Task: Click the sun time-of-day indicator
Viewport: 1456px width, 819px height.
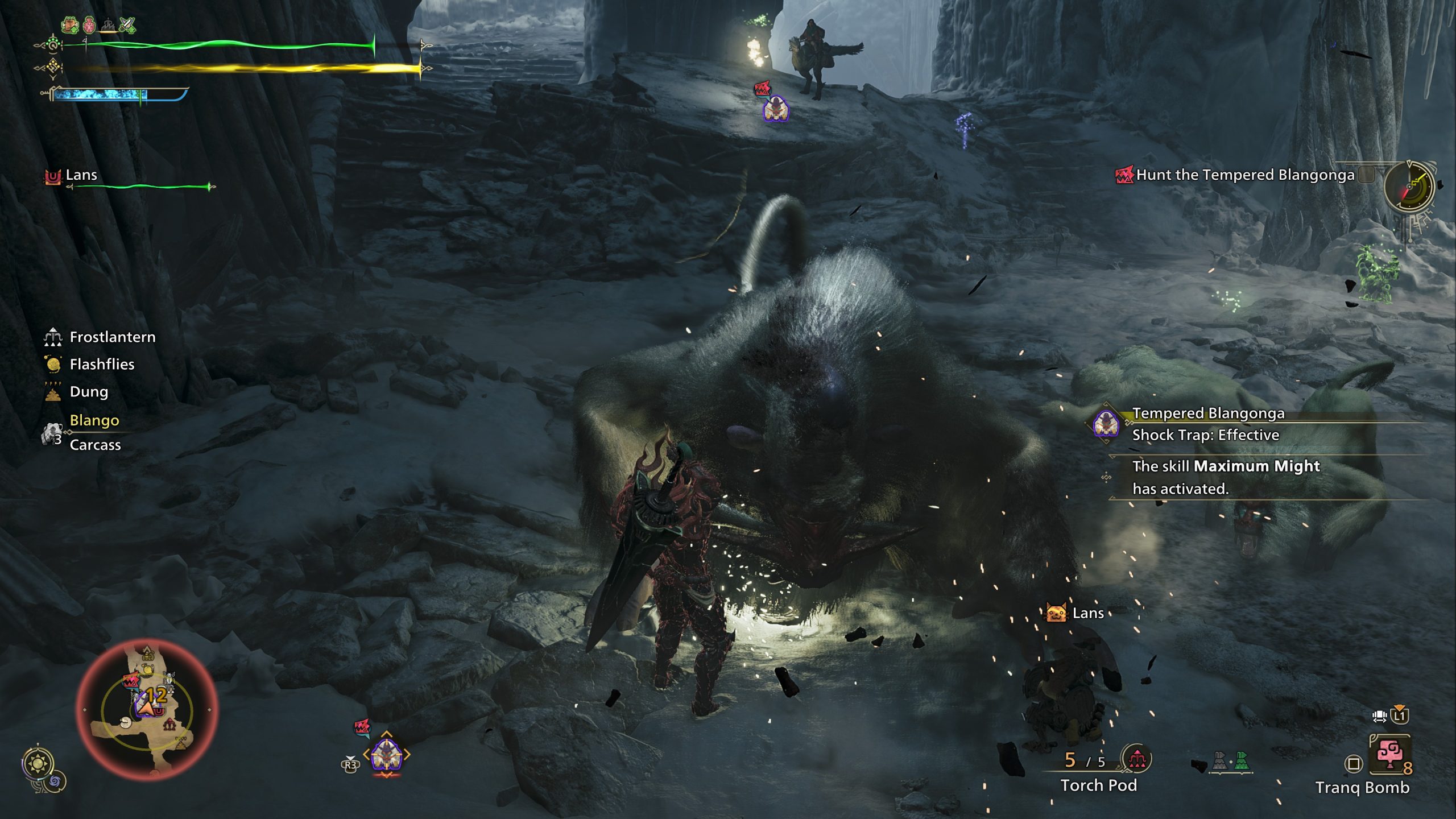Action: (x=39, y=763)
